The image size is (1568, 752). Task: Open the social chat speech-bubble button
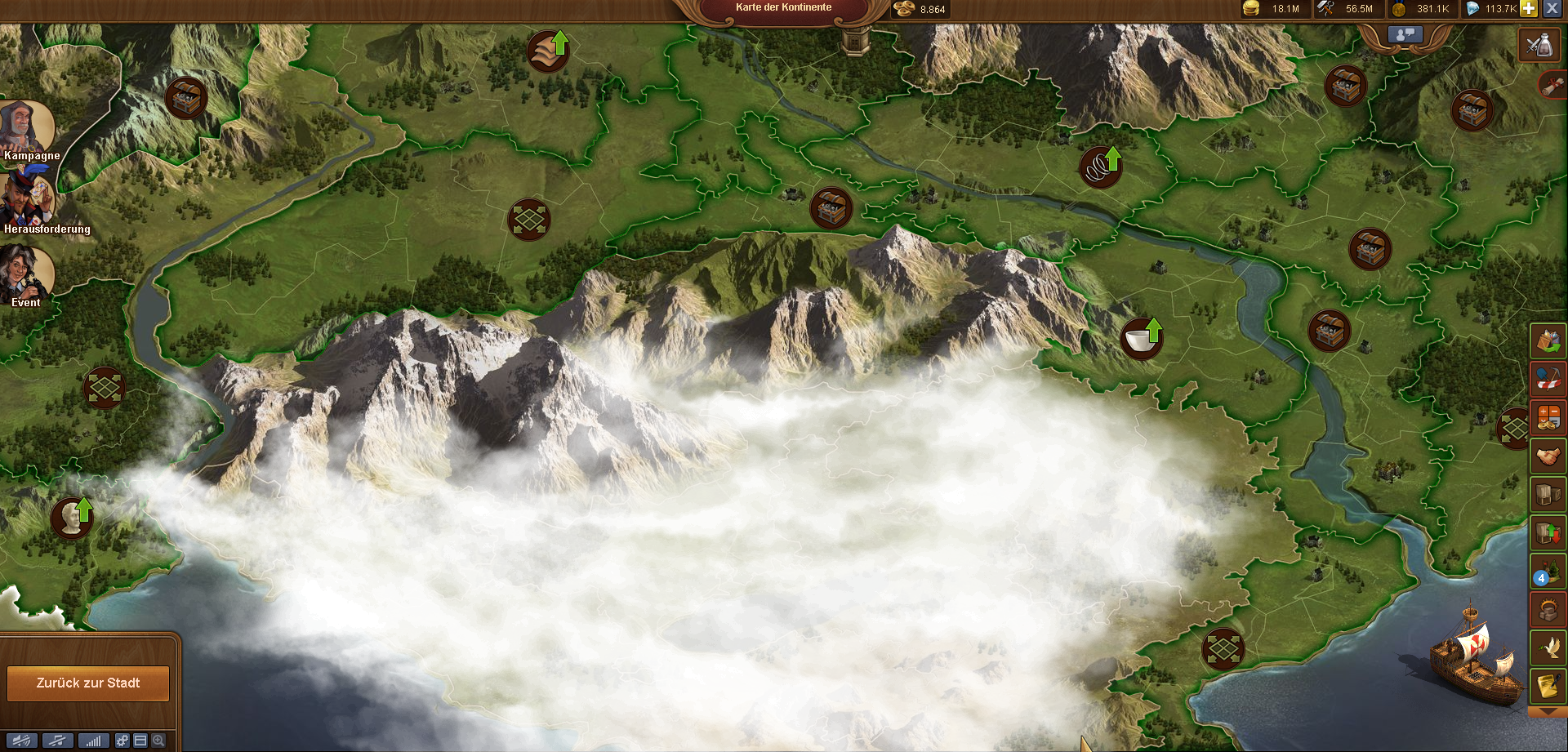pyautogui.click(x=1405, y=34)
